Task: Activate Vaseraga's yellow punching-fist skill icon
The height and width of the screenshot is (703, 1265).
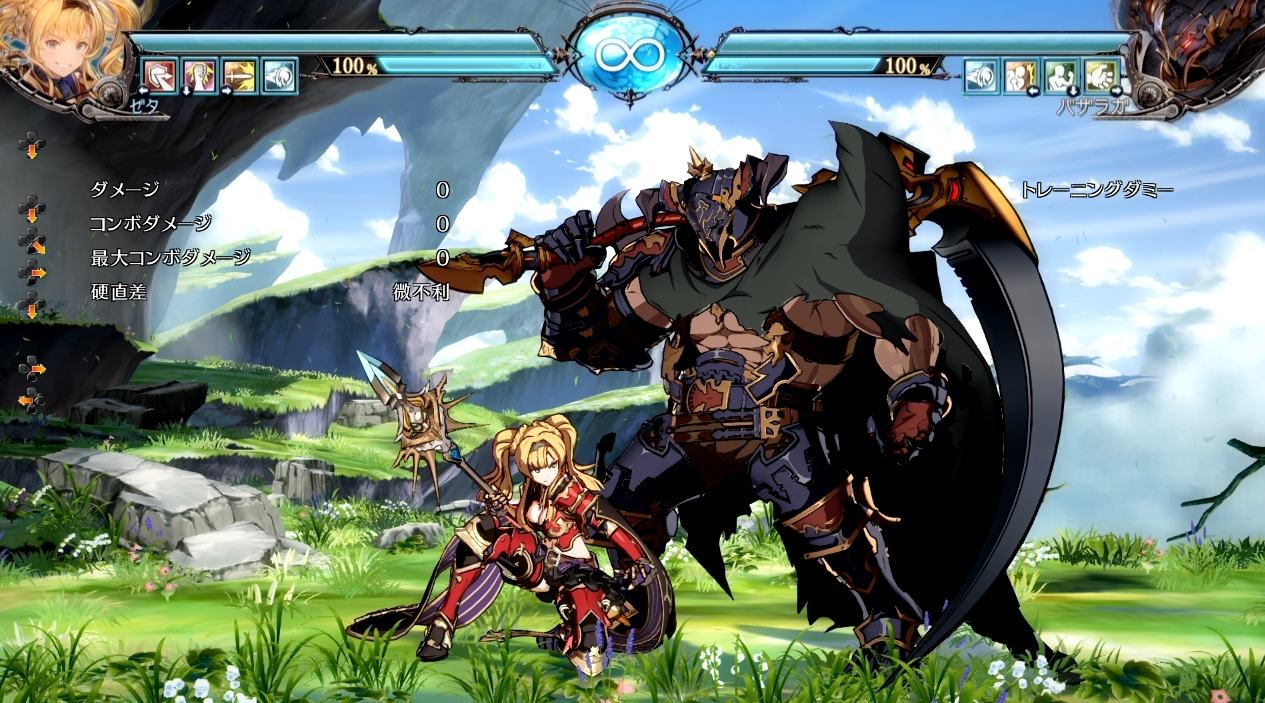Action: click(x=1101, y=76)
